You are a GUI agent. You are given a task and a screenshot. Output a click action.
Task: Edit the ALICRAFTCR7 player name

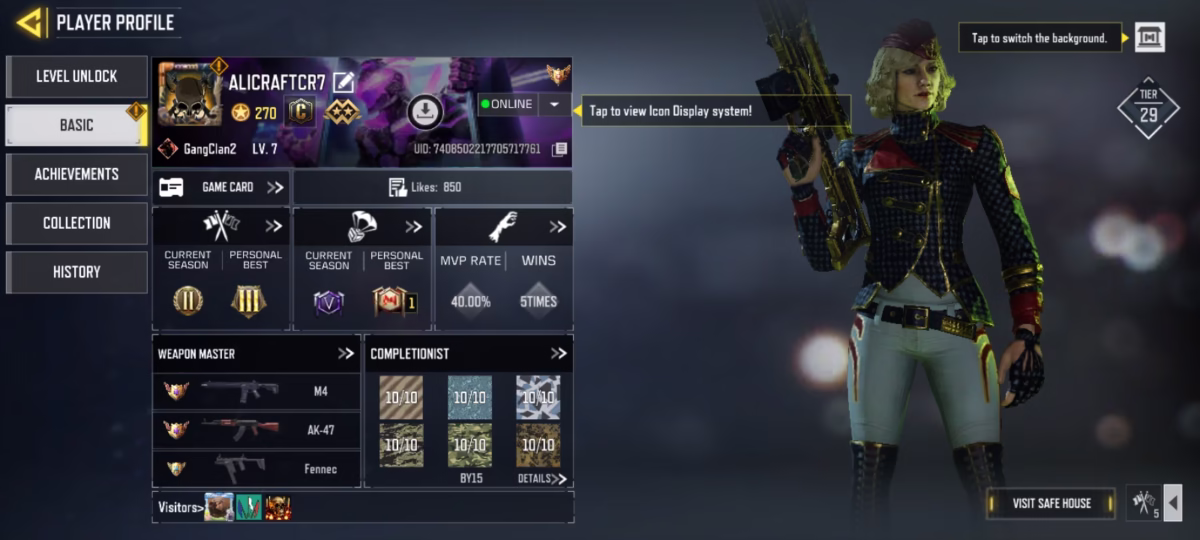[x=344, y=82]
